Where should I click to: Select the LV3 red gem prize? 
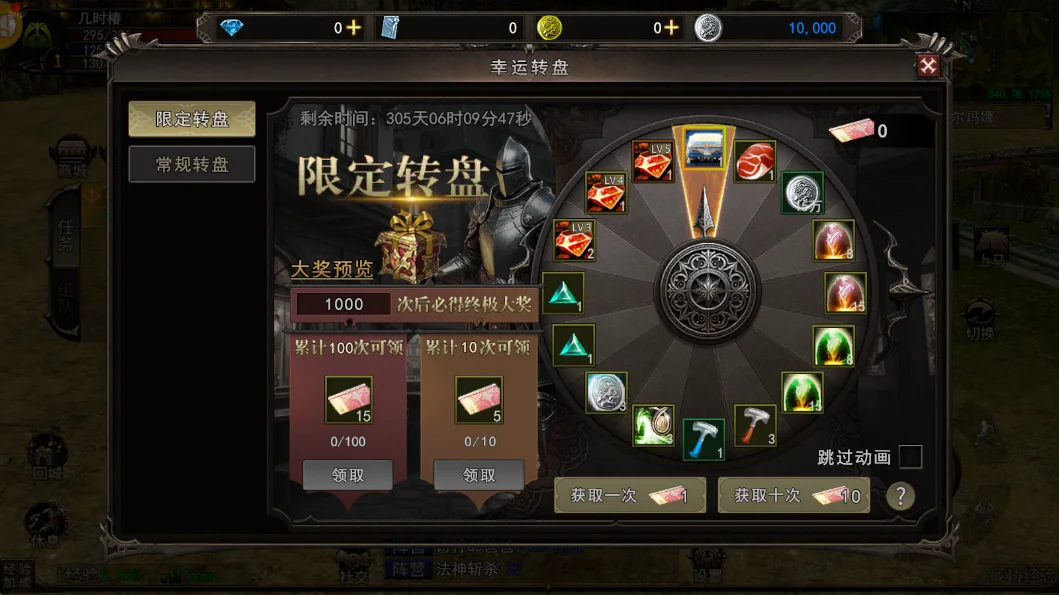tap(576, 240)
